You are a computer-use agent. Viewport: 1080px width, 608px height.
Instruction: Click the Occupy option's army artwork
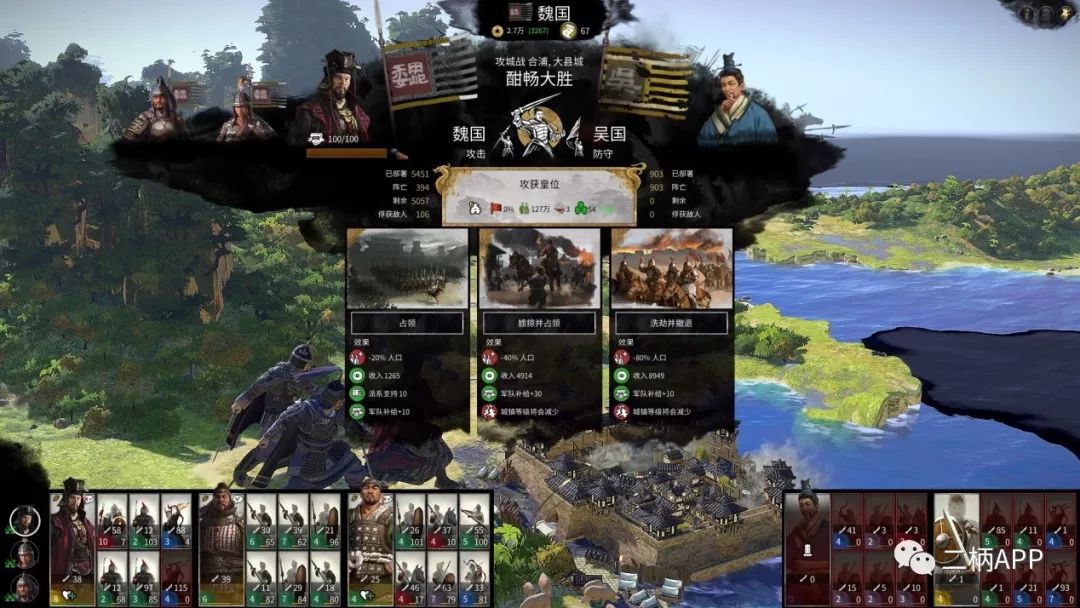407,268
